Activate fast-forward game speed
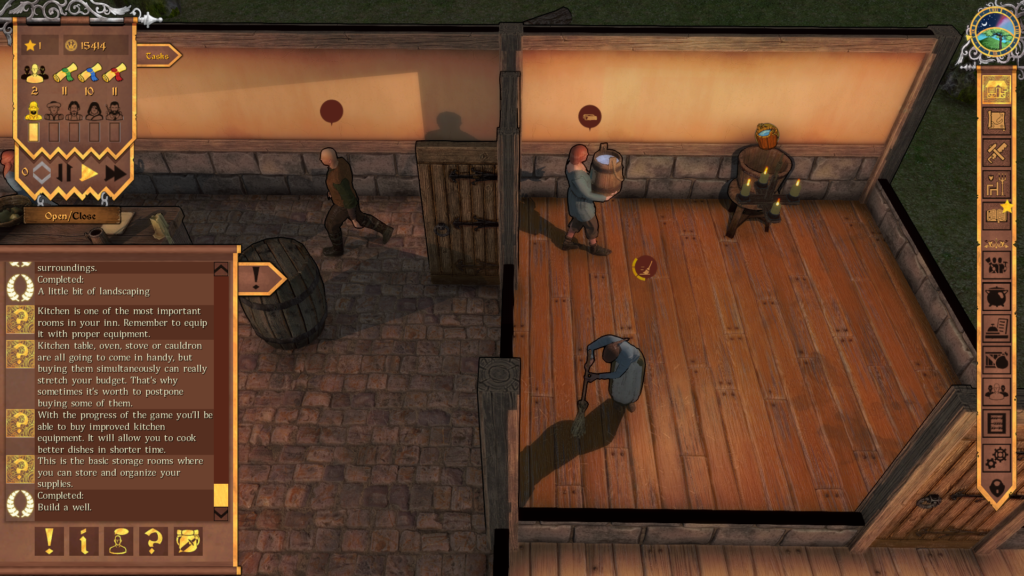Image resolution: width=1024 pixels, height=576 pixels. pyautogui.click(x=116, y=172)
